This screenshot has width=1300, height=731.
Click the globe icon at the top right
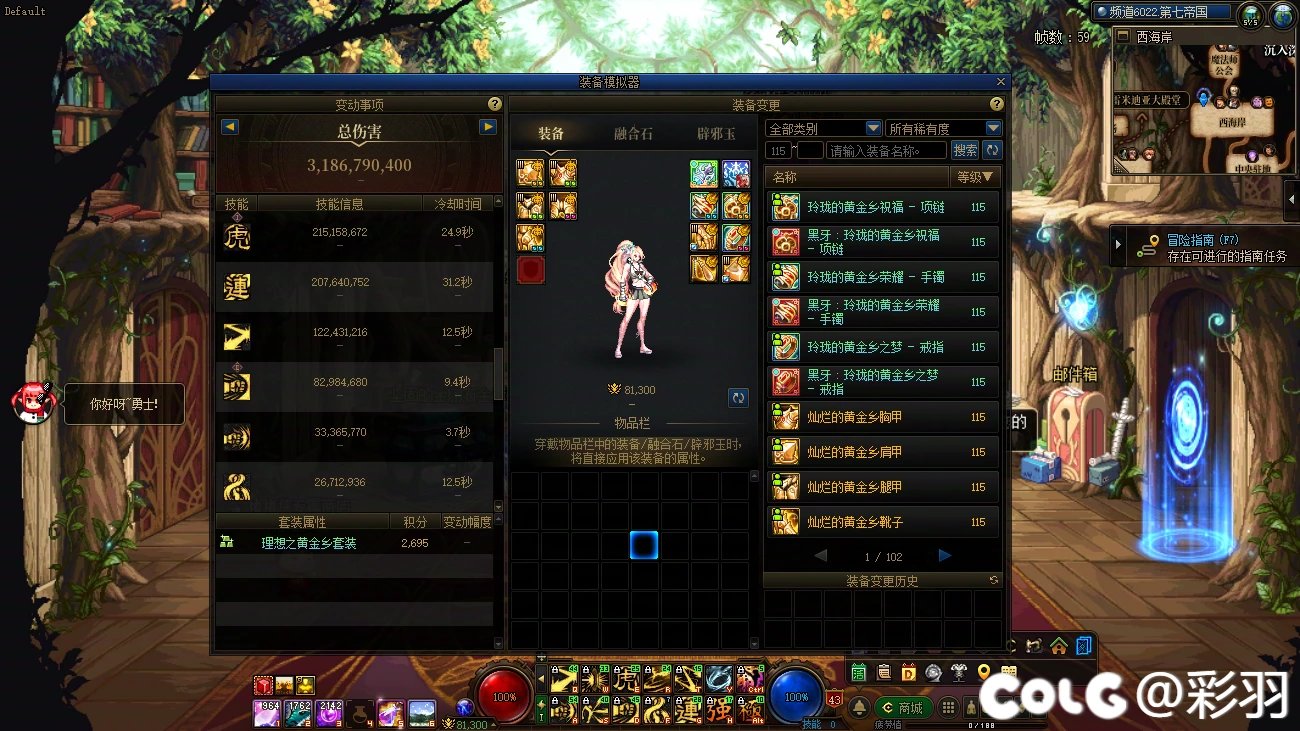(x=1283, y=16)
